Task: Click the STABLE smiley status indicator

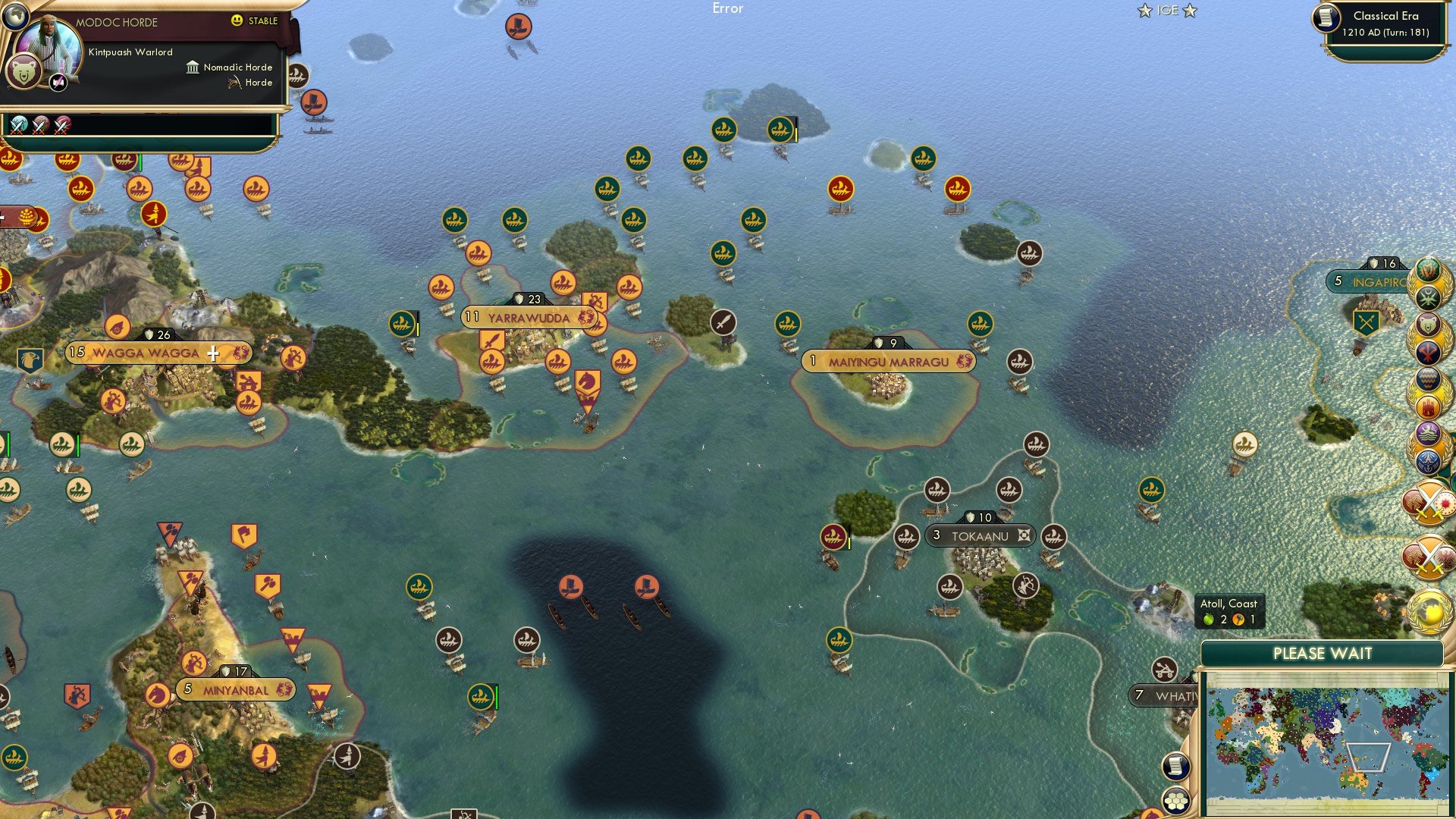Action: [238, 20]
